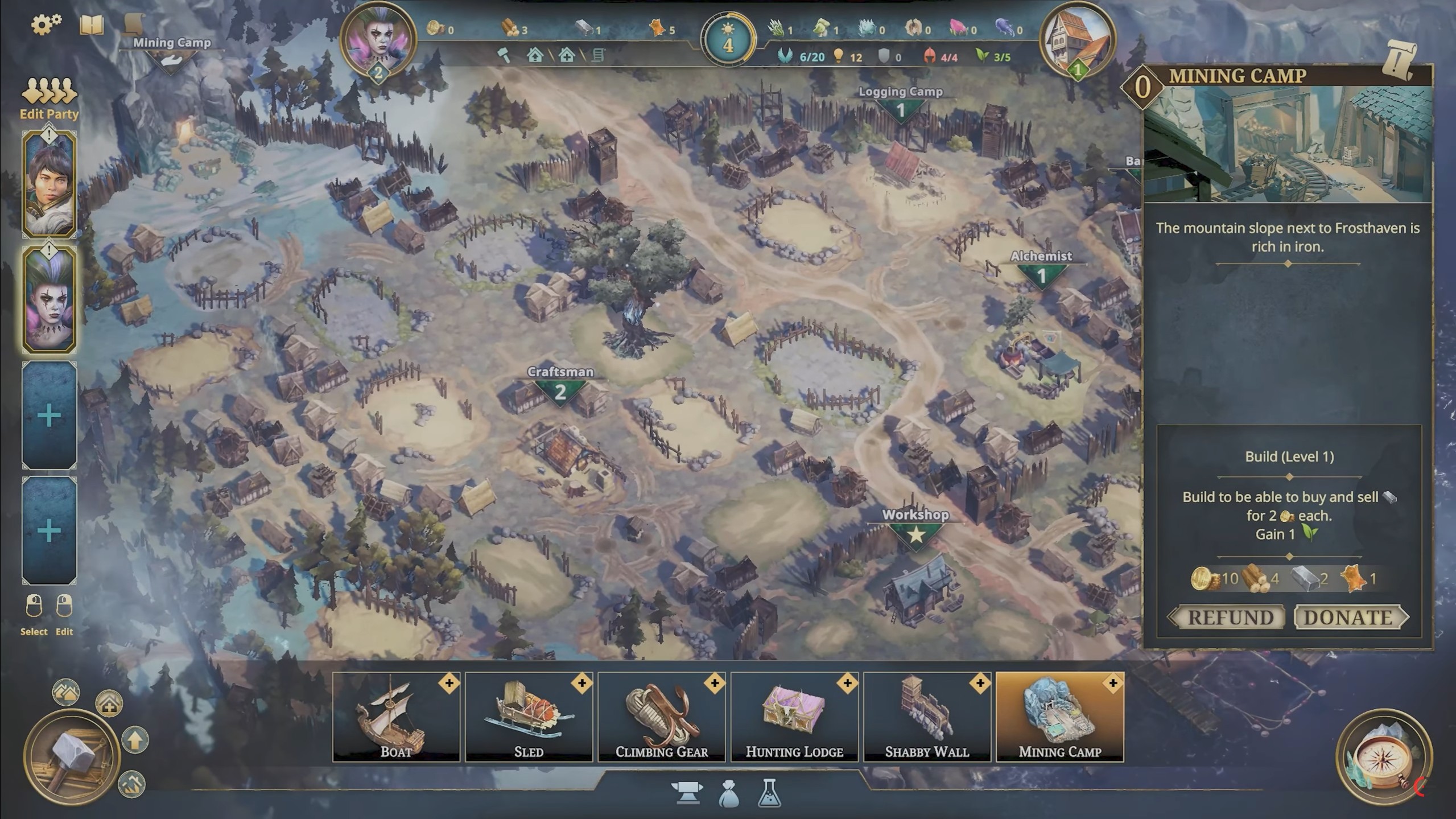The width and height of the screenshot is (1456, 819).
Task: Select the Hunting Lodge card
Action: [x=794, y=717]
